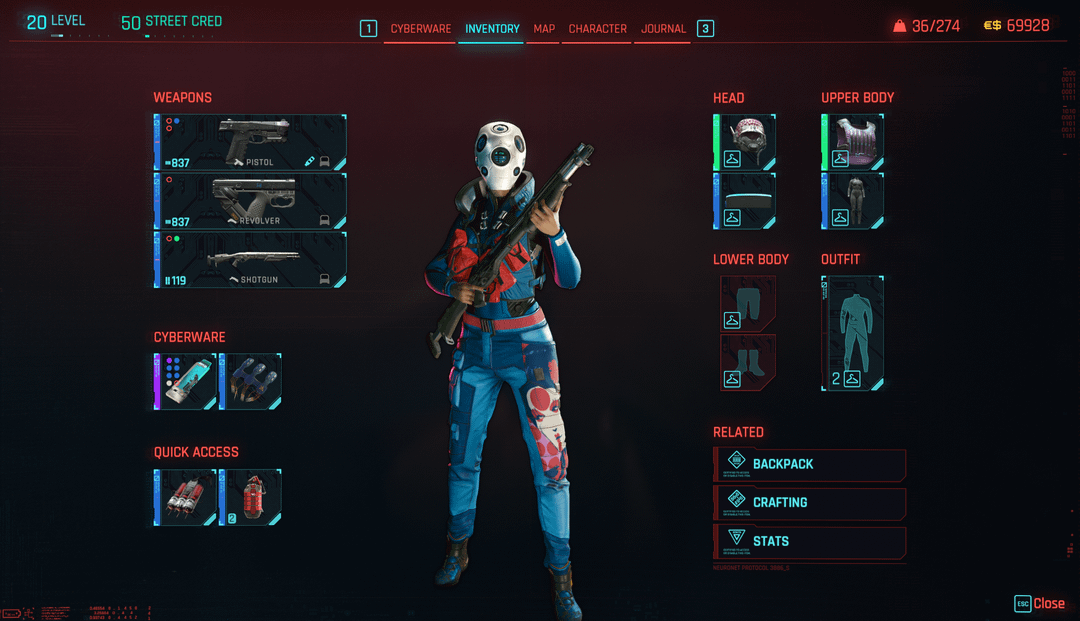Choose the empty boots slot
Image resolution: width=1080 pixels, height=621 pixels.
748,362
